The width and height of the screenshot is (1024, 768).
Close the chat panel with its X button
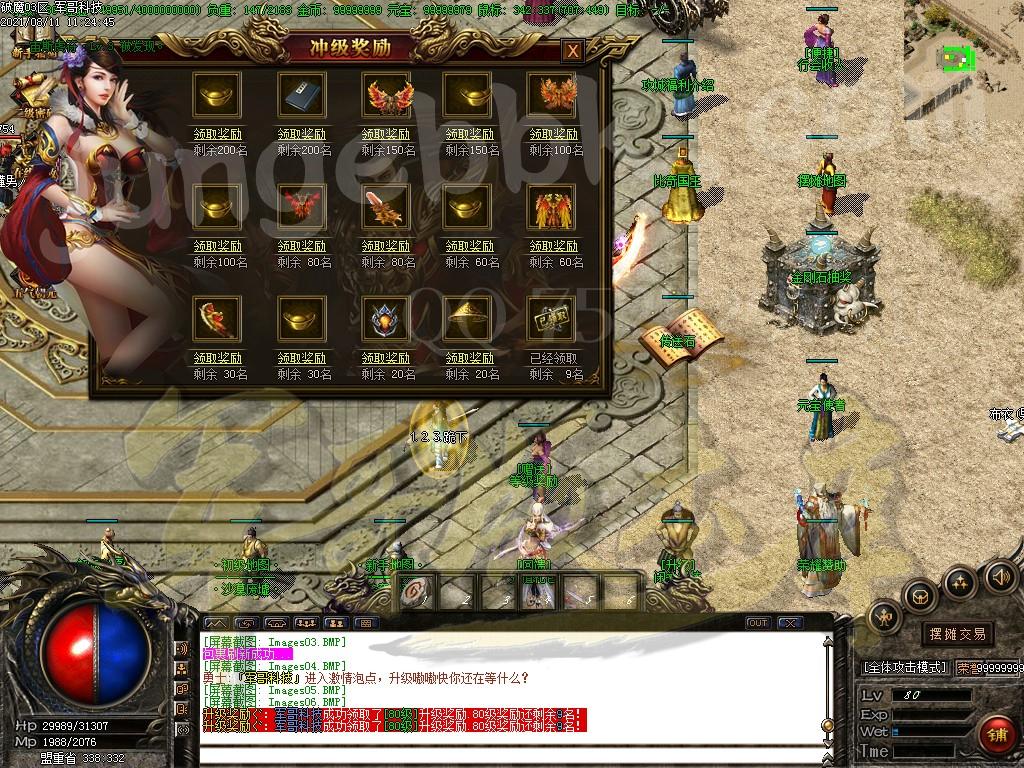790,623
